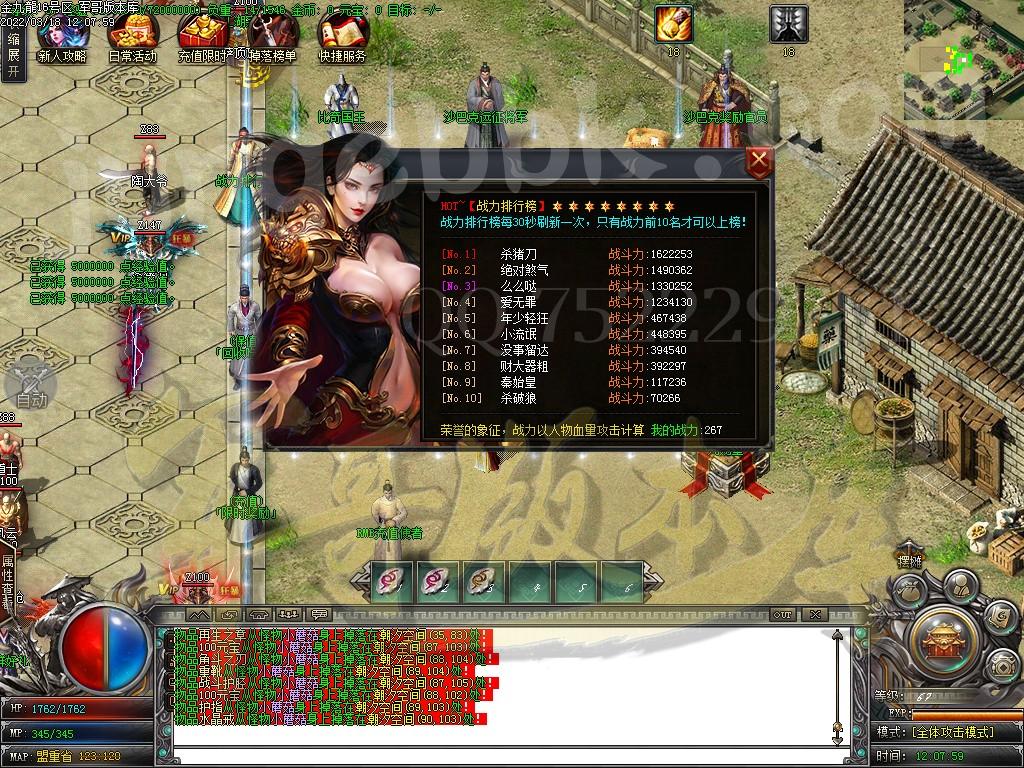Viewport: 1024px width, 768px height.
Task: Click the grey armor buff icon
Action: 788,24
